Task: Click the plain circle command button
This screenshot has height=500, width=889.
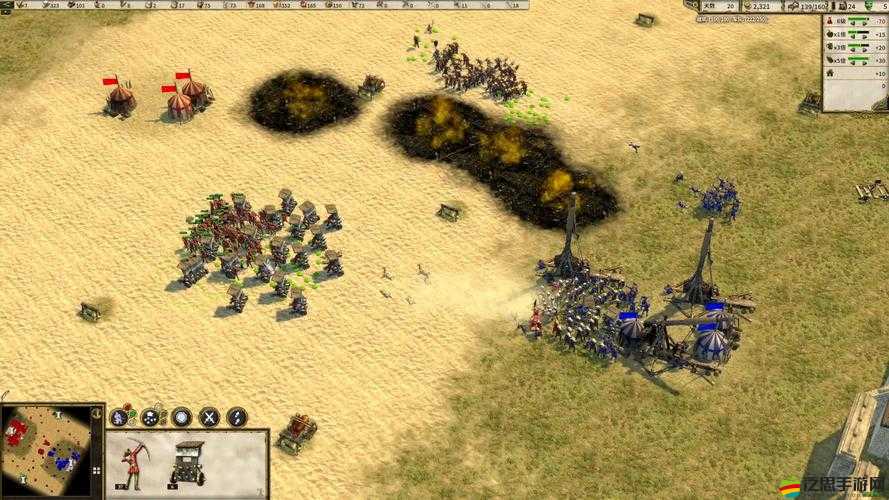Action: tap(181, 417)
